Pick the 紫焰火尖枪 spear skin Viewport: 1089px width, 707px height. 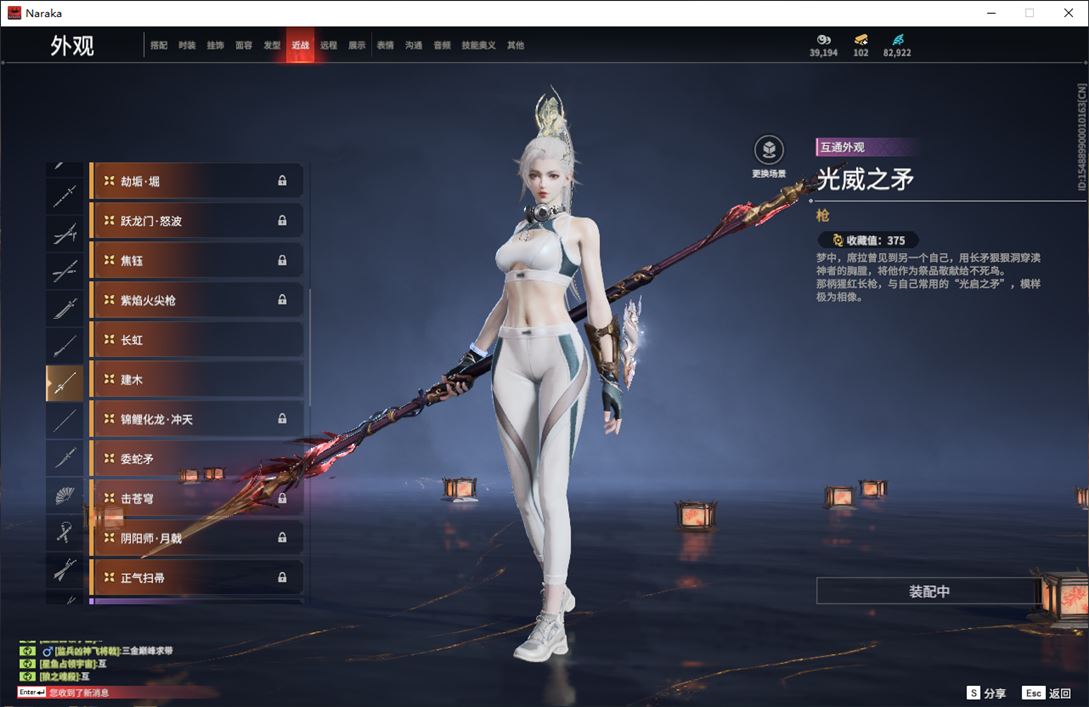(196, 300)
